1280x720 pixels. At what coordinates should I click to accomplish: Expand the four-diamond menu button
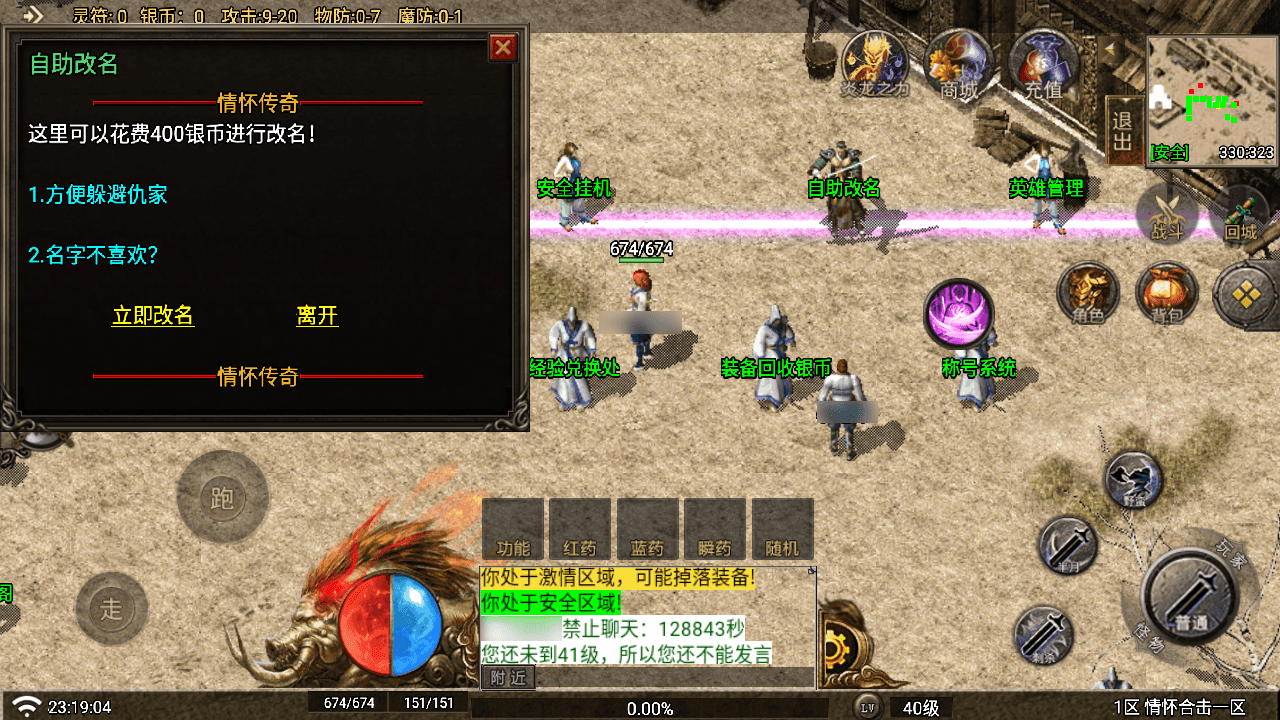coord(1243,294)
